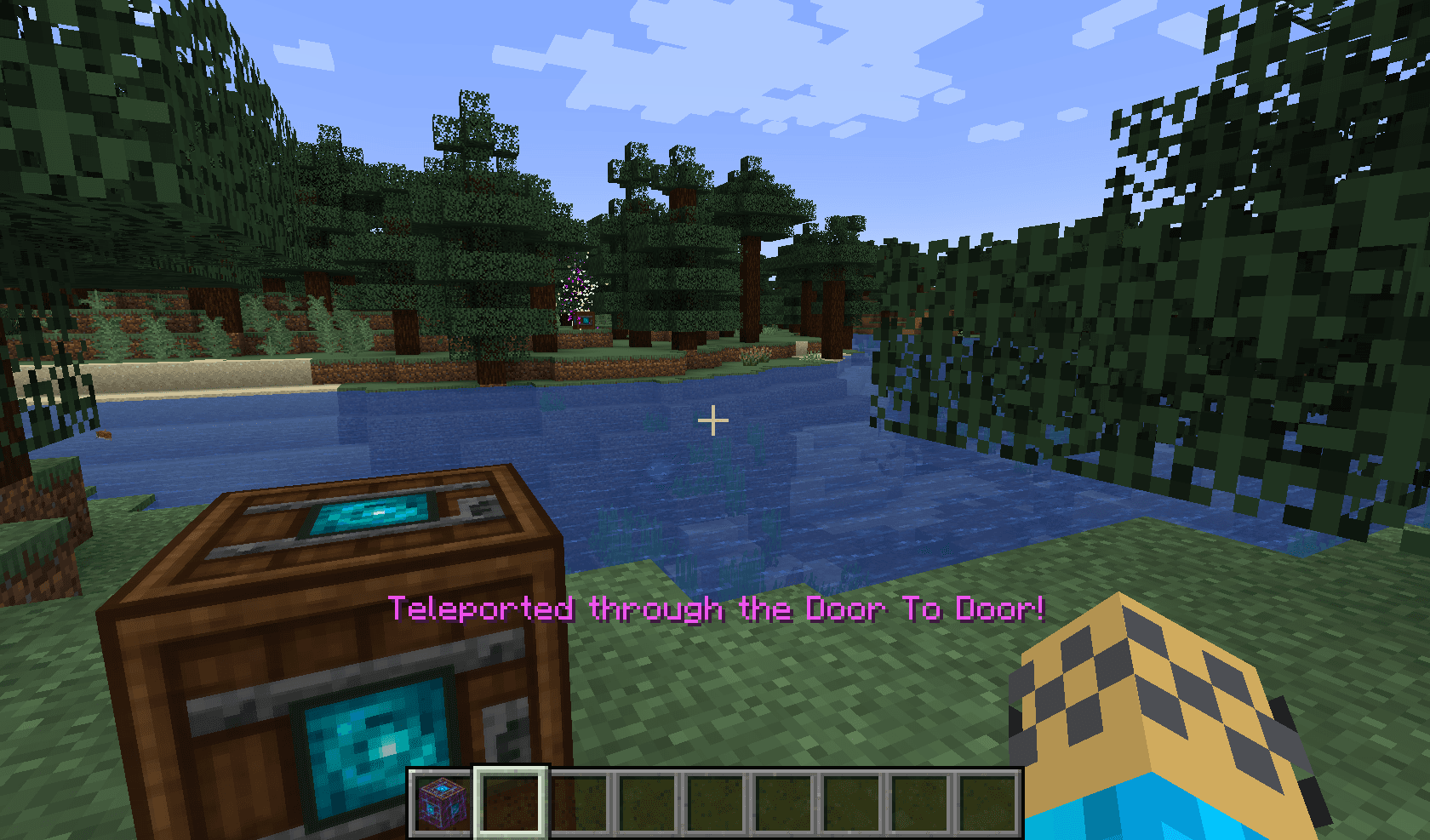This screenshot has height=840, width=1430.
Task: Select the purple block hotbar slot
Action: 443,802
